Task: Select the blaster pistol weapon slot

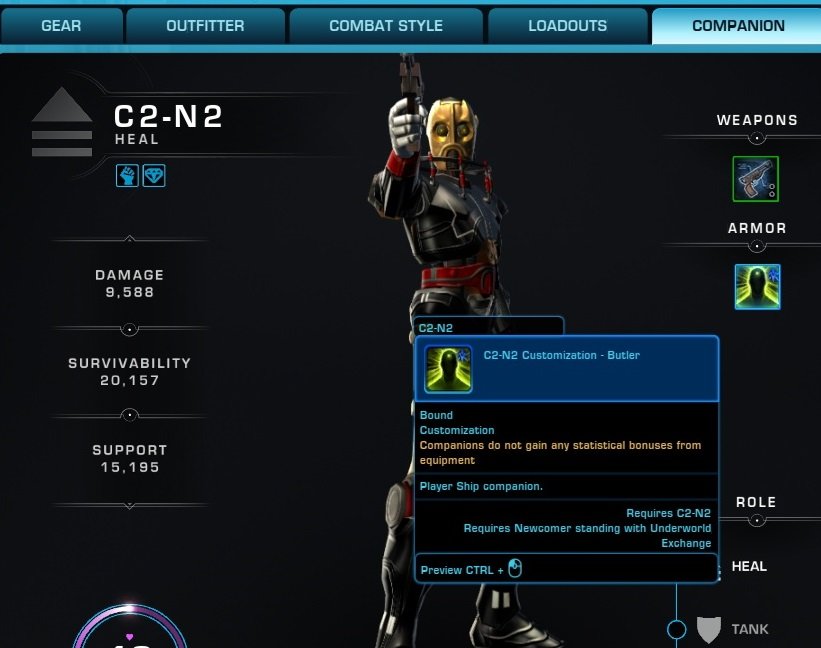Action: pyautogui.click(x=756, y=179)
